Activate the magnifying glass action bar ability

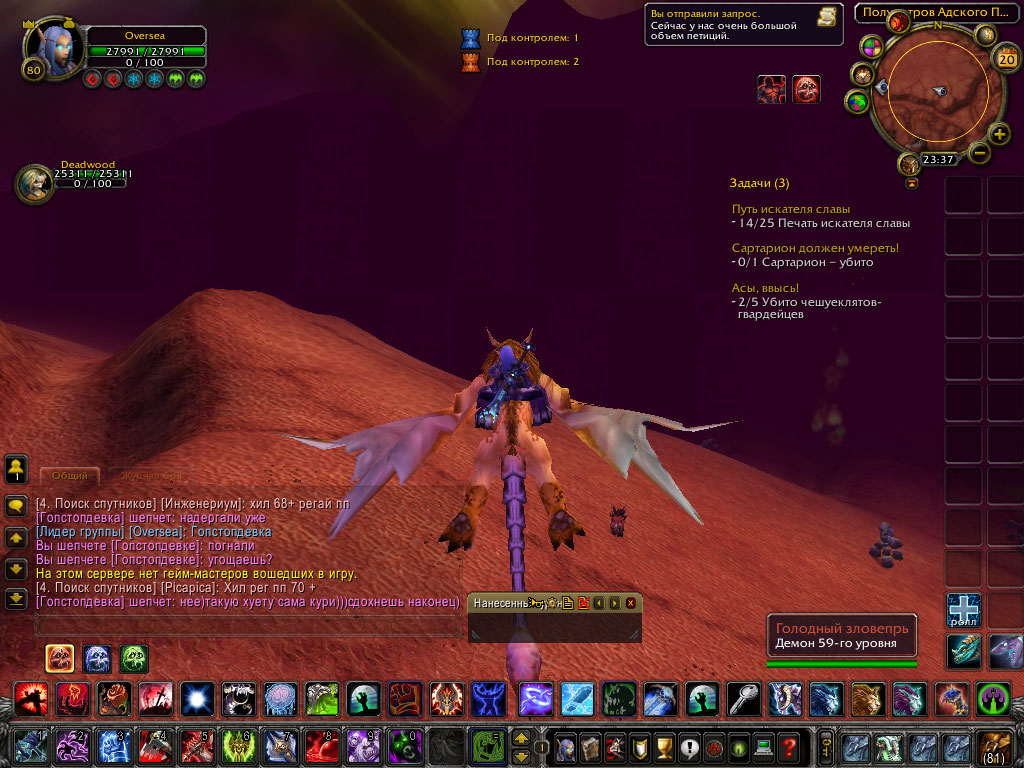(739, 697)
